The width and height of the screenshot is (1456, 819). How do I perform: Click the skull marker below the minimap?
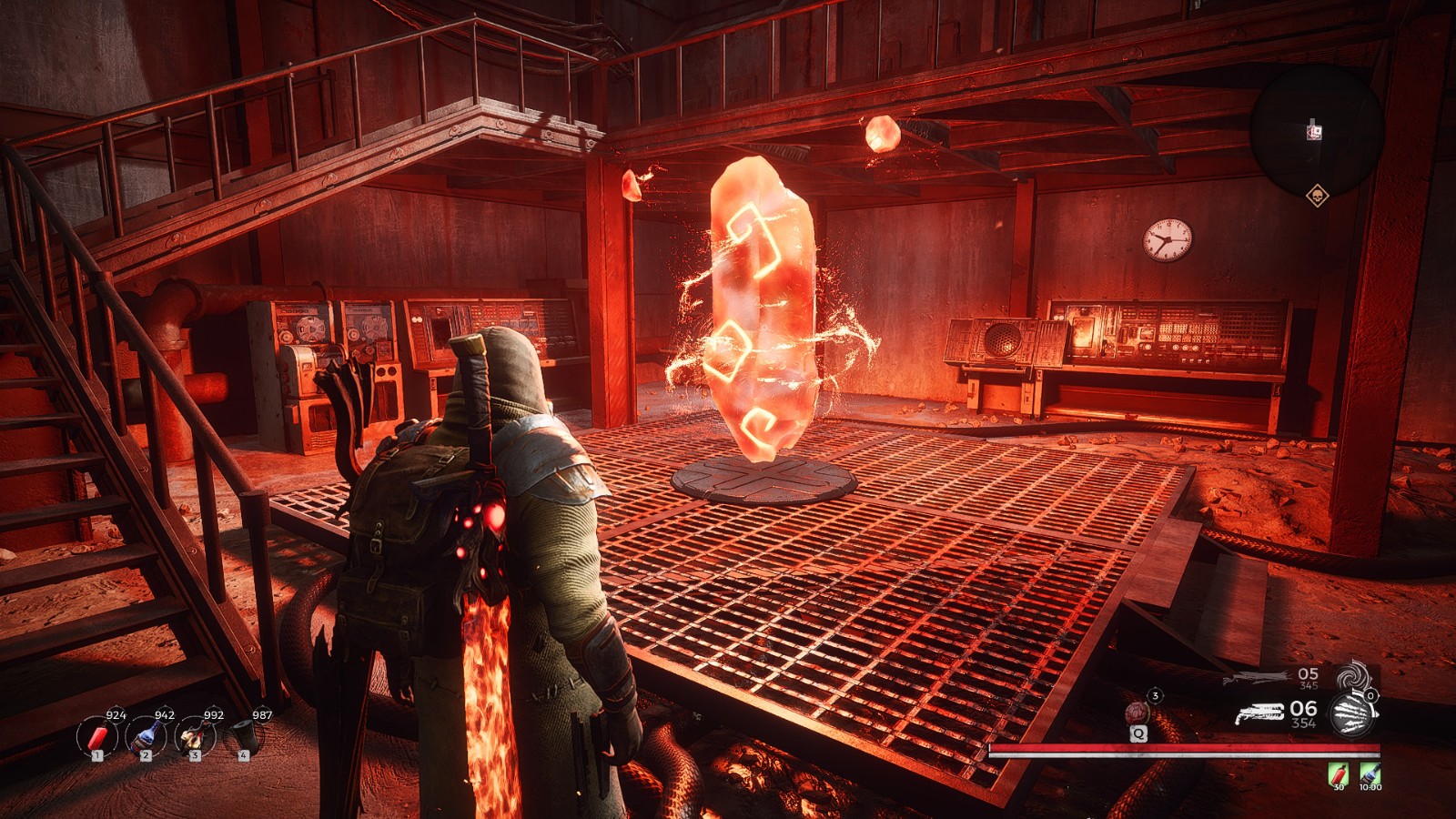[x=1315, y=195]
